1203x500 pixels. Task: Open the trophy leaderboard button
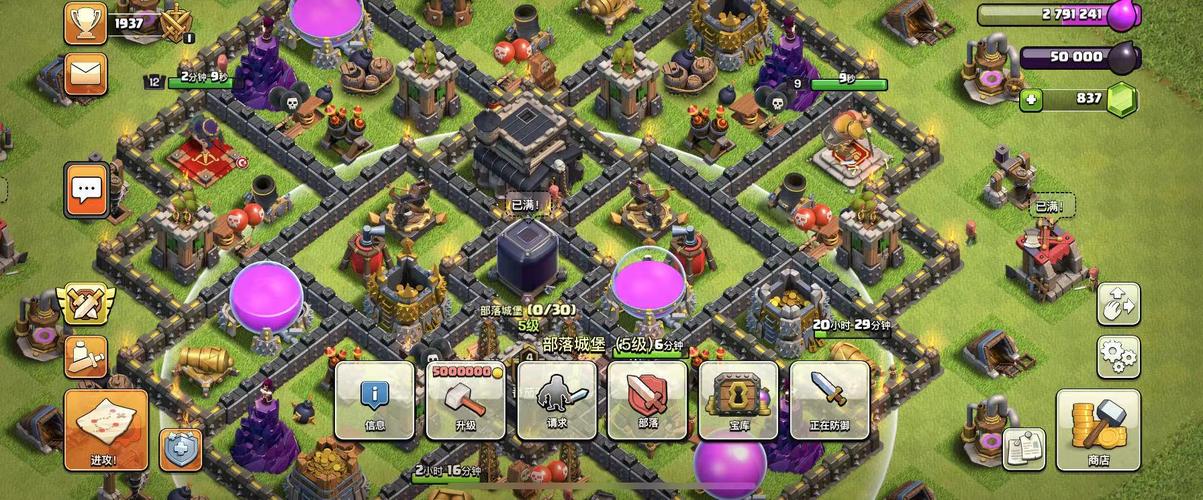pyautogui.click(x=86, y=22)
